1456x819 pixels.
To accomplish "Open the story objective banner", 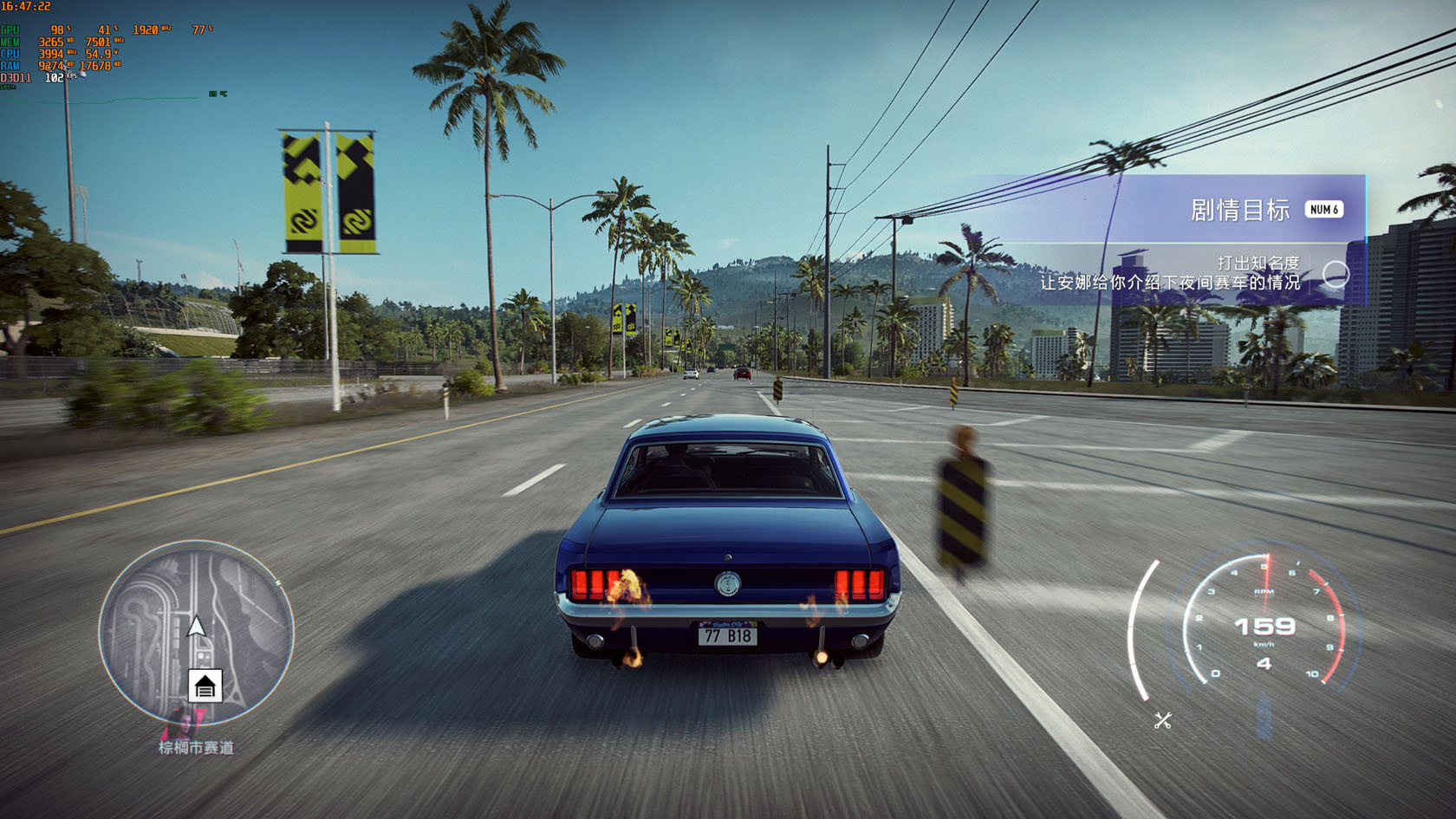I will point(1239,210).
